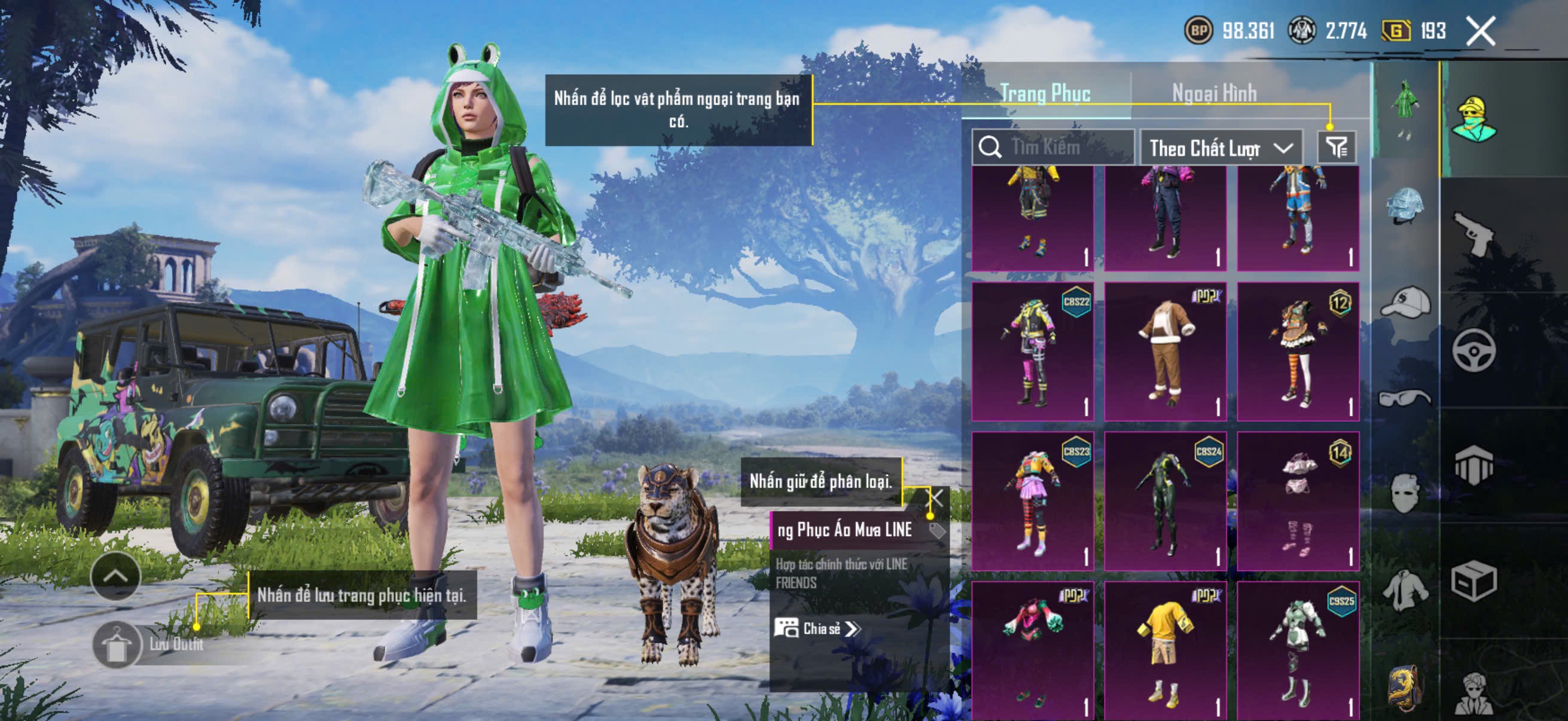This screenshot has height=721, width=1568.
Task: Close the inventory screen
Action: tap(1479, 30)
